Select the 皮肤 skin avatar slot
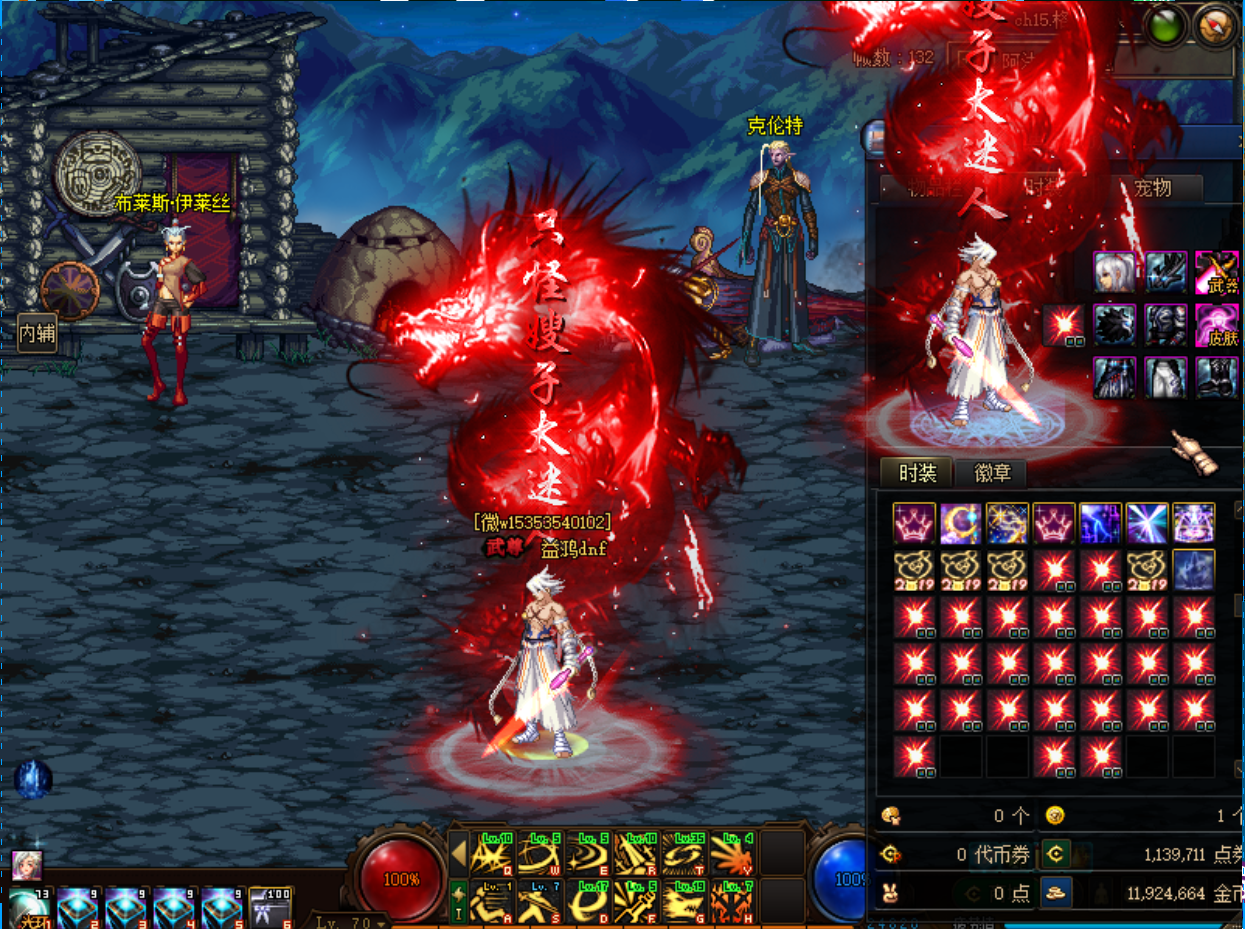The image size is (1245, 929). [1217, 326]
